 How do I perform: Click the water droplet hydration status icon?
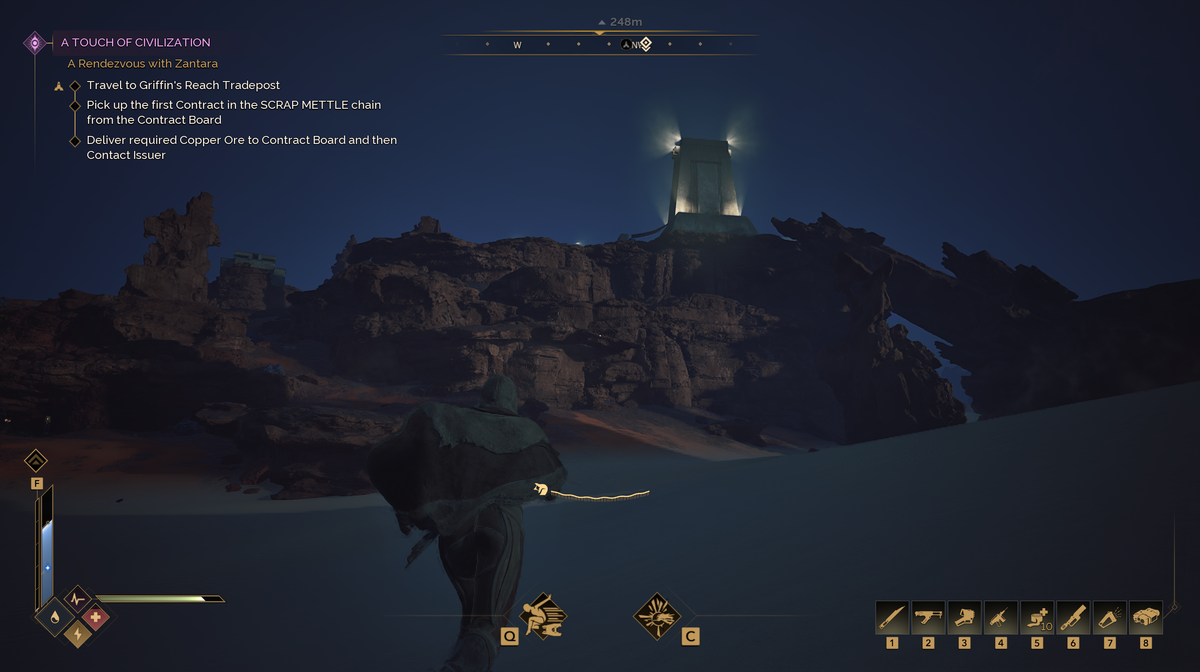53,617
